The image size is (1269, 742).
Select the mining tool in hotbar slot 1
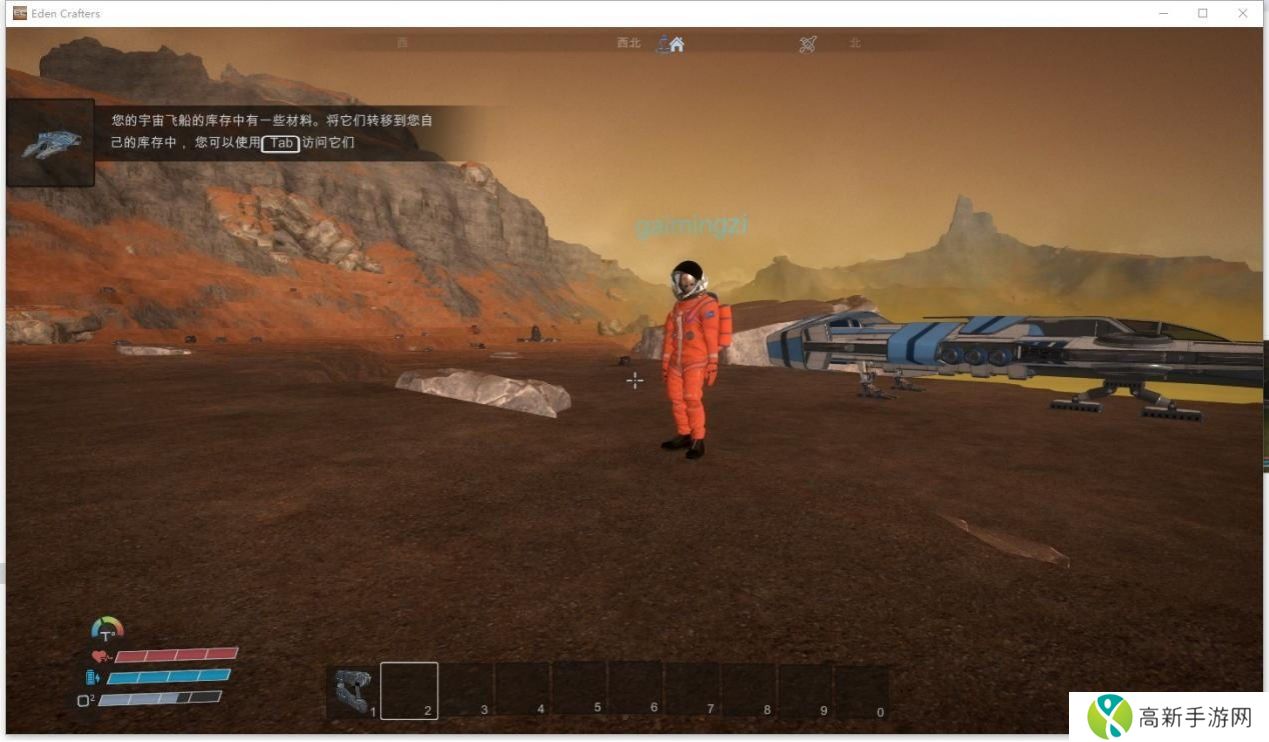(353, 691)
